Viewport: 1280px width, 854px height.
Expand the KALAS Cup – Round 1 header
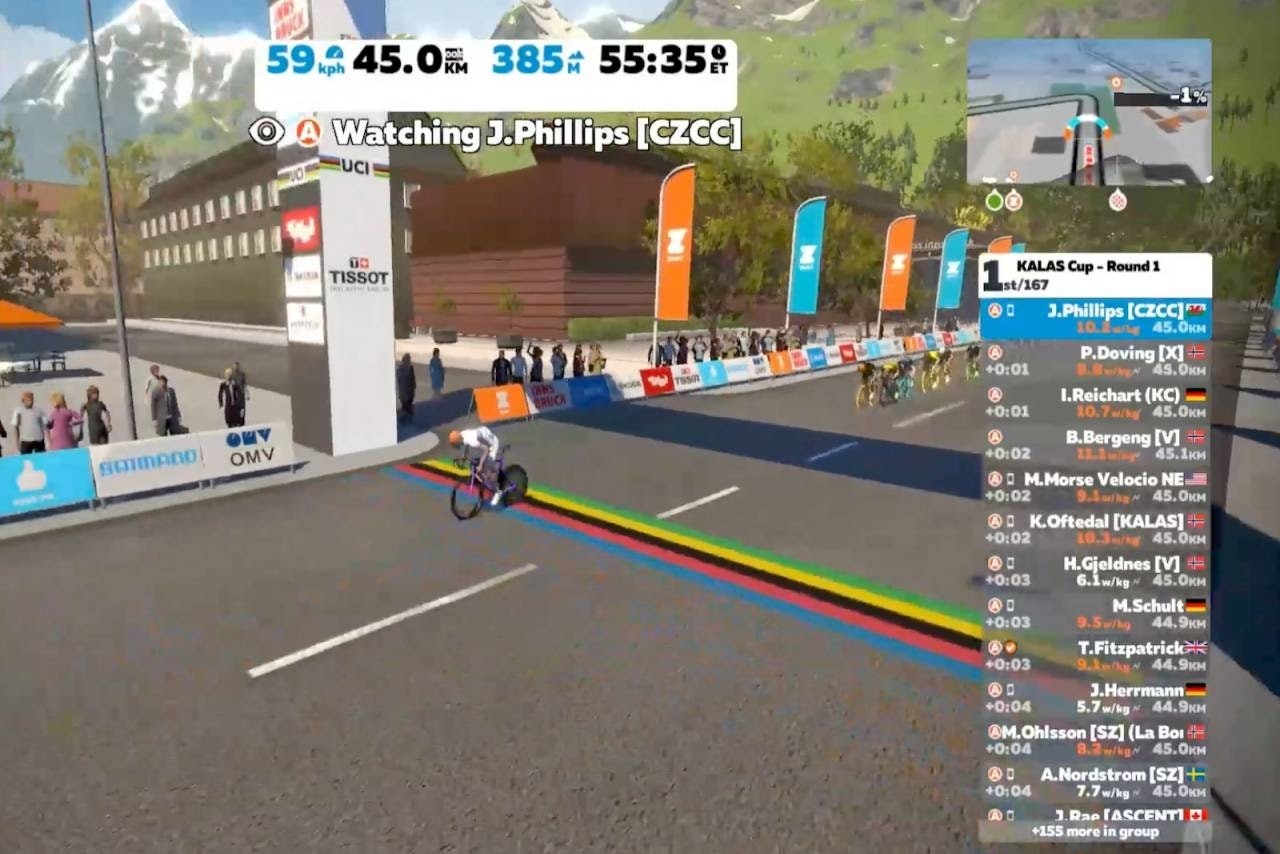pyautogui.click(x=1090, y=267)
